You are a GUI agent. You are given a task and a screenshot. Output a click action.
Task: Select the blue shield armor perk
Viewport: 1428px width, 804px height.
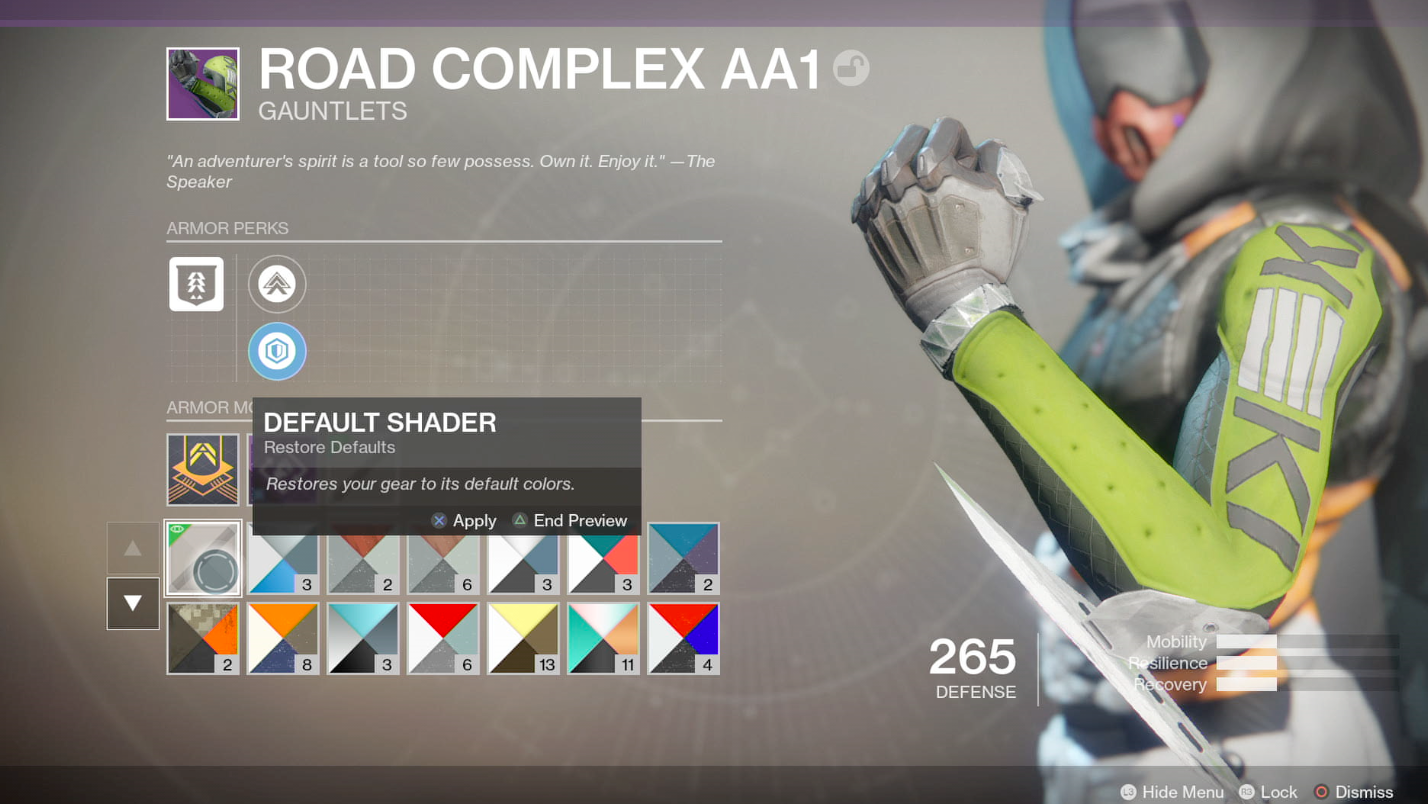(x=277, y=352)
